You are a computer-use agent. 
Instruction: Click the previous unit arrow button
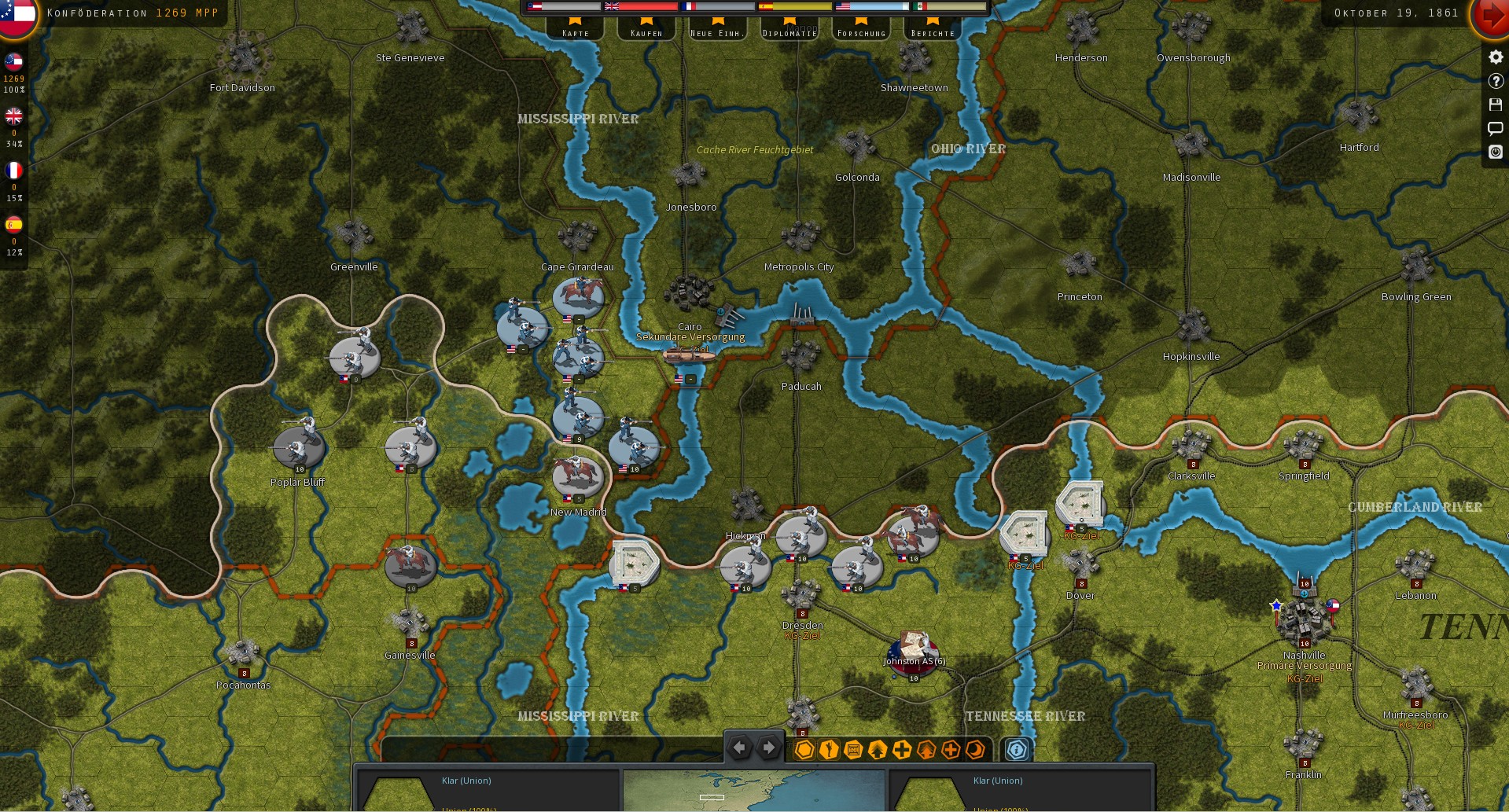pyautogui.click(x=739, y=748)
